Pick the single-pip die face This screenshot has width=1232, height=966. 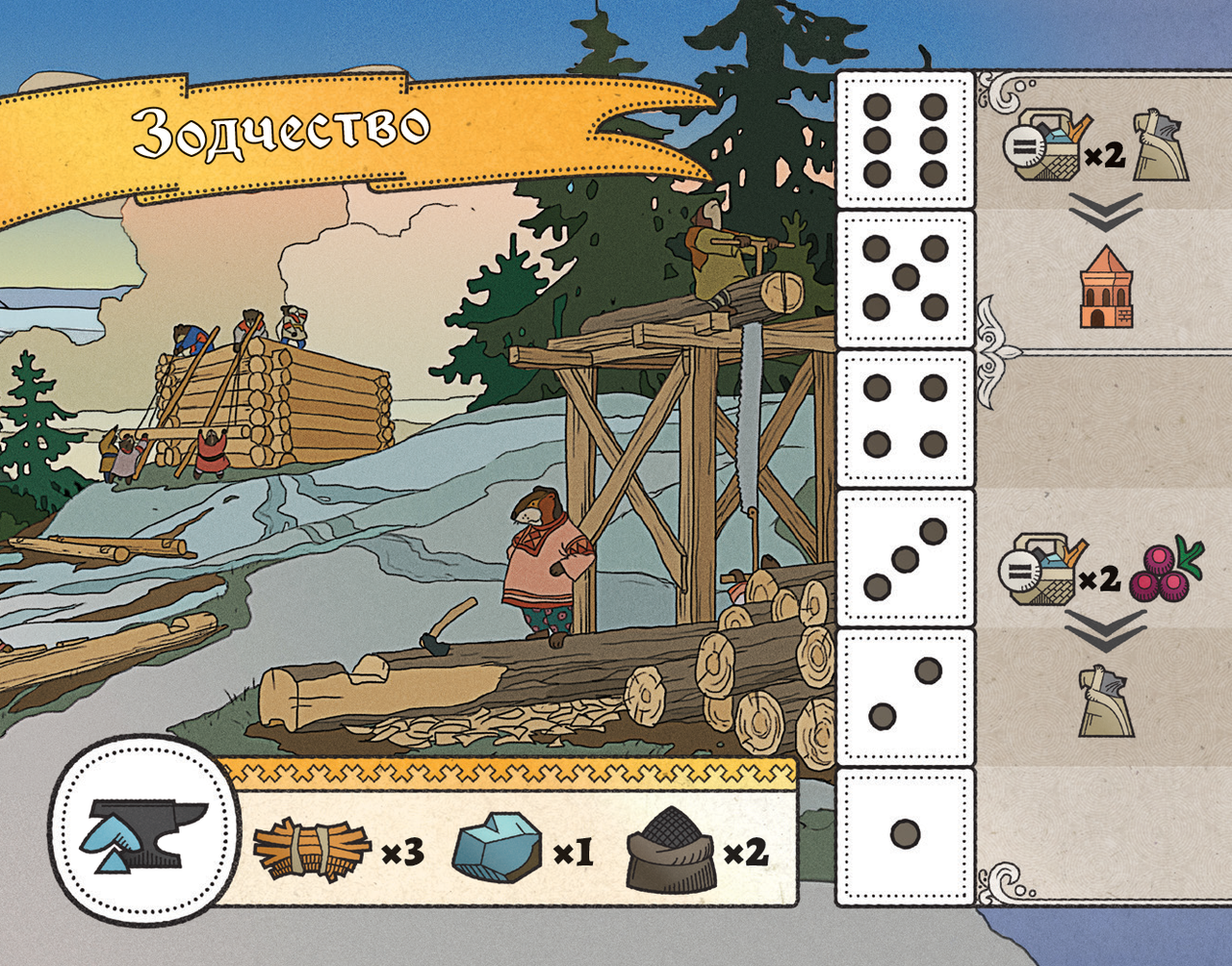tap(905, 835)
